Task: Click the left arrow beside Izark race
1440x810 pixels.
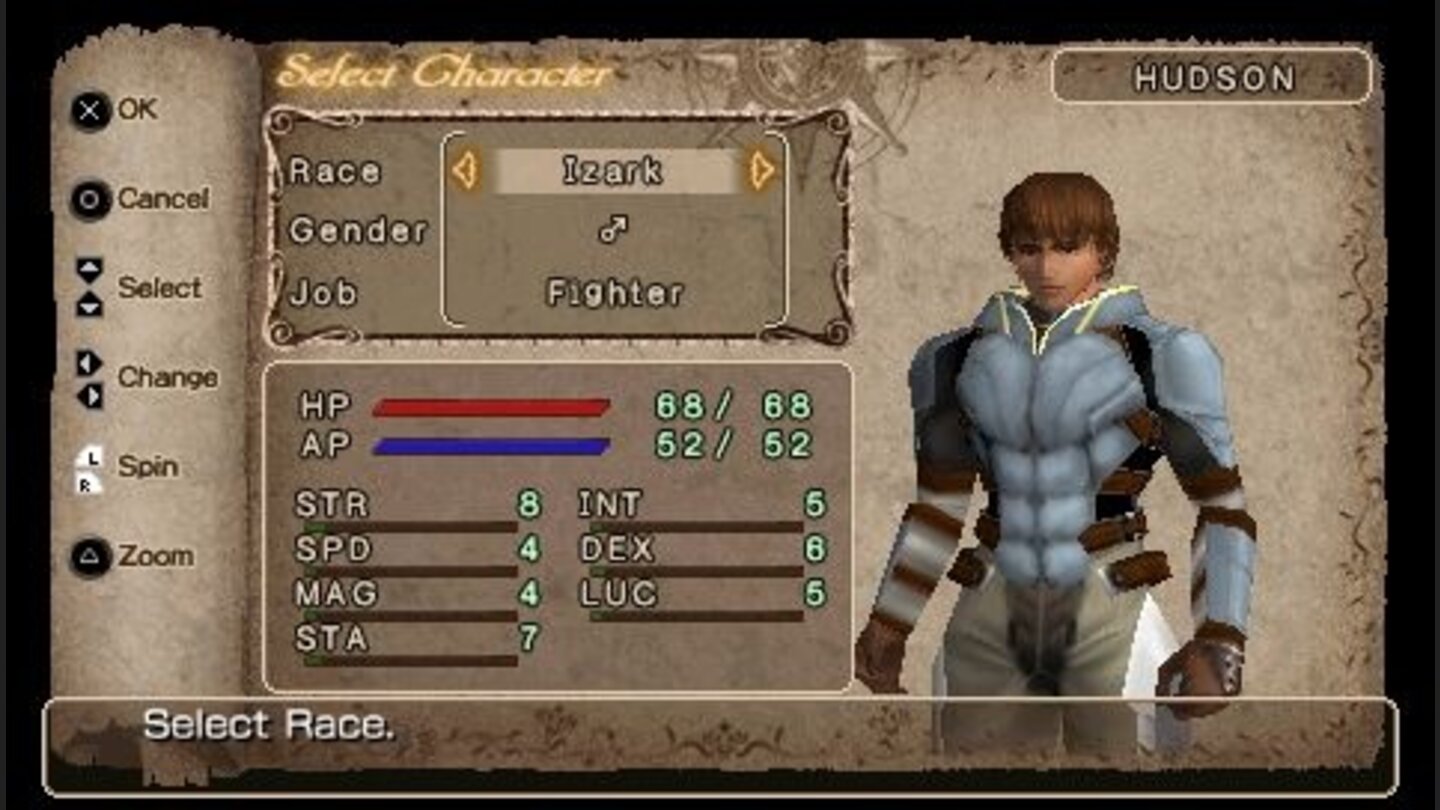Action: pos(465,171)
